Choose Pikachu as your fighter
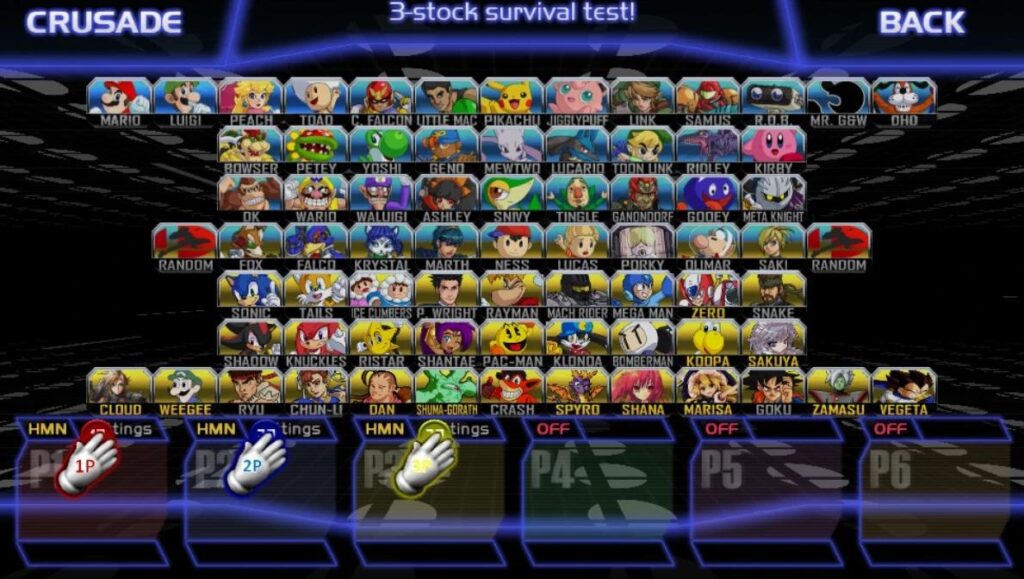 512,98
